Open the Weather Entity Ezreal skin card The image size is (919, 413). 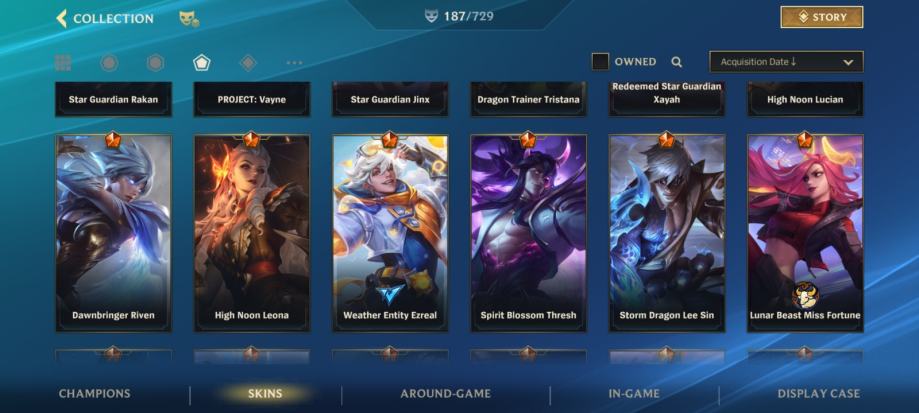(x=390, y=232)
